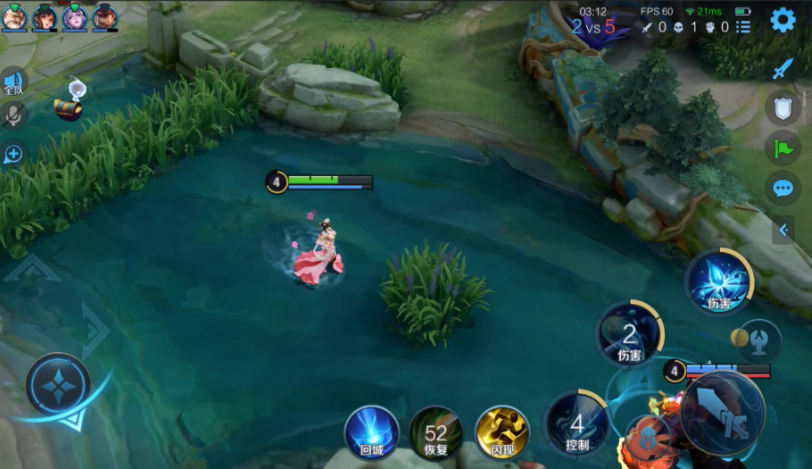Open the gear settings menu
The image size is (812, 469).
coord(782,20)
